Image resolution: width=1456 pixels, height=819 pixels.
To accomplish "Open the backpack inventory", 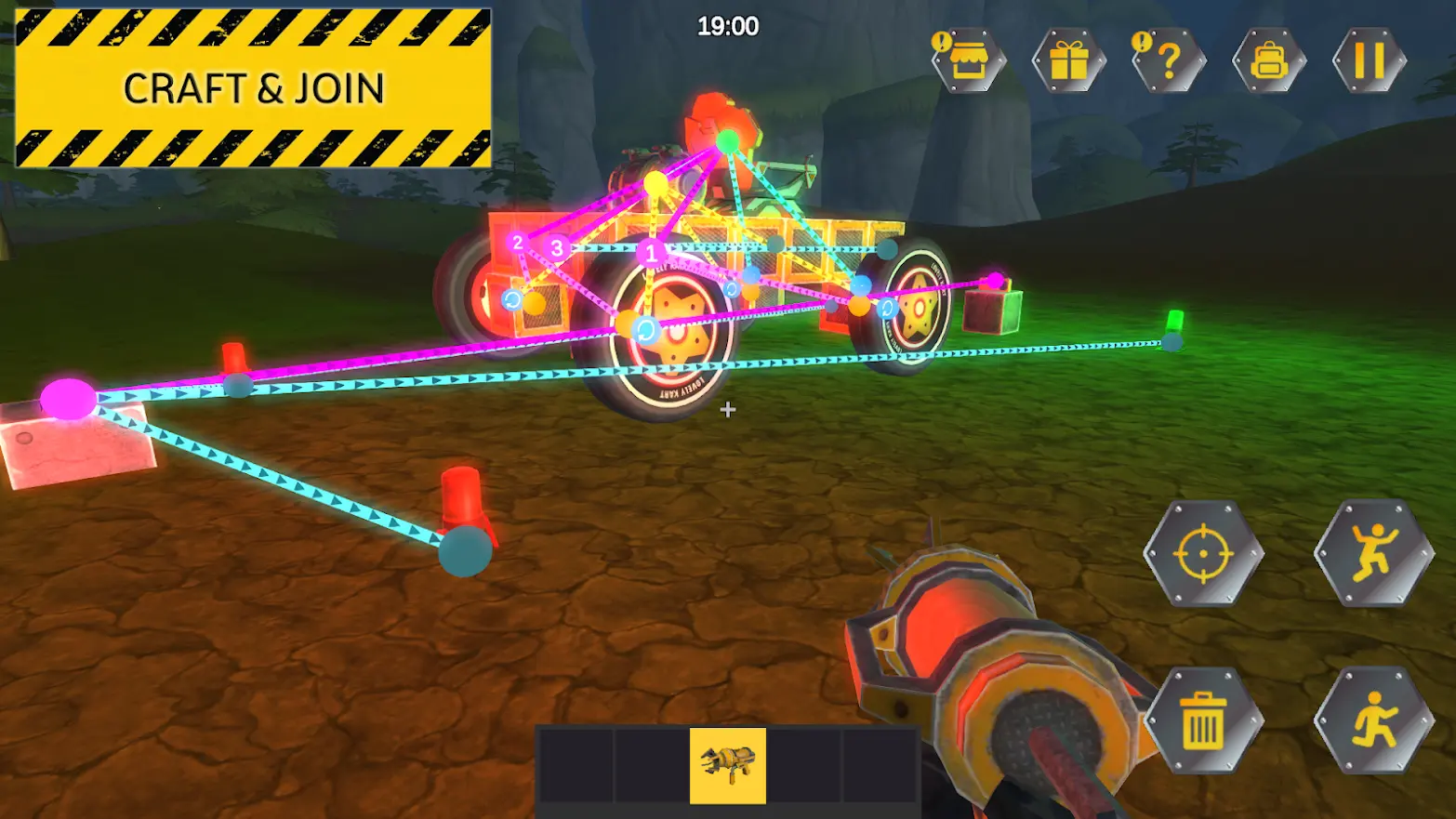I will (x=1271, y=62).
